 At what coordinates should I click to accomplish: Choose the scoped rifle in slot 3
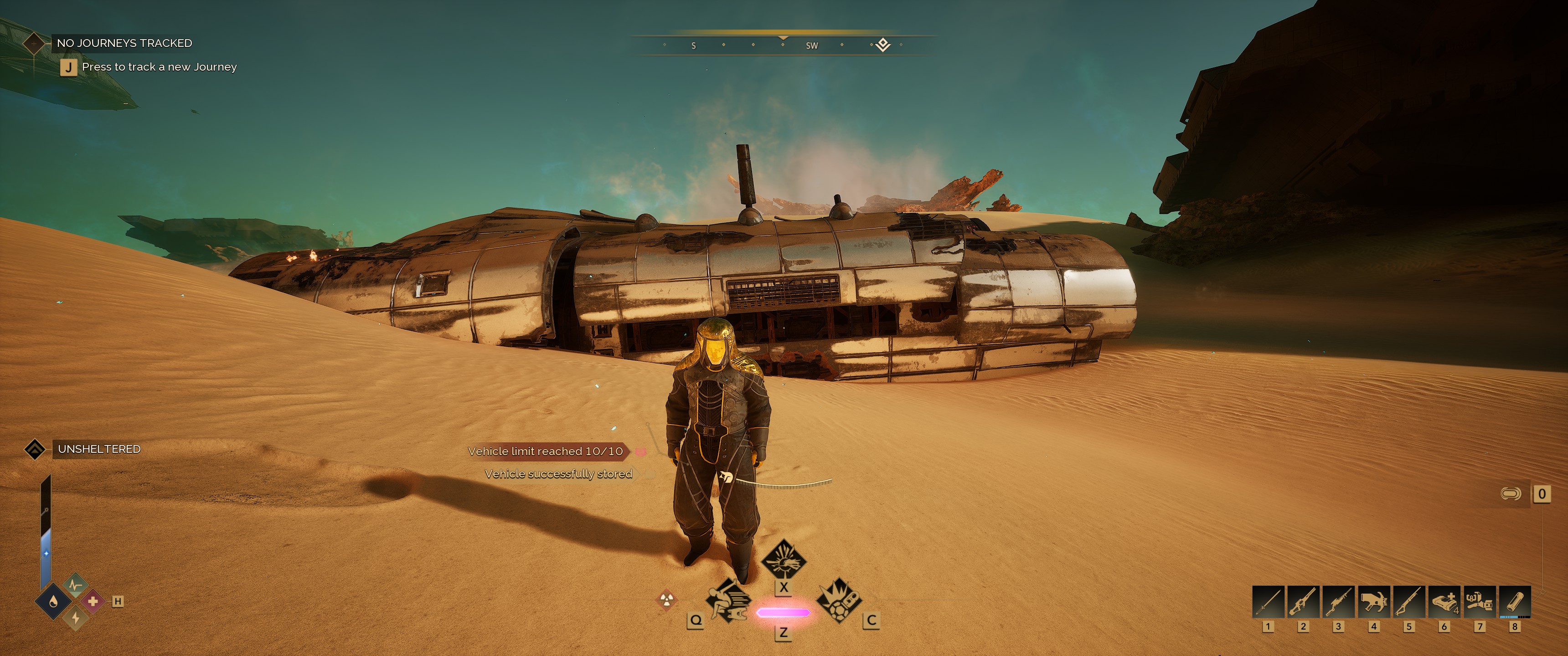[x=1339, y=602]
